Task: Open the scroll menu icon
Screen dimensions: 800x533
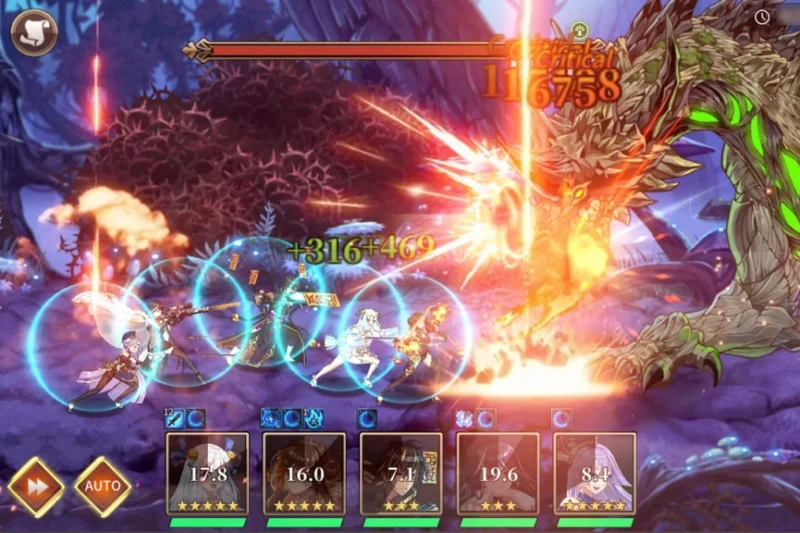Action: pos(31,32)
